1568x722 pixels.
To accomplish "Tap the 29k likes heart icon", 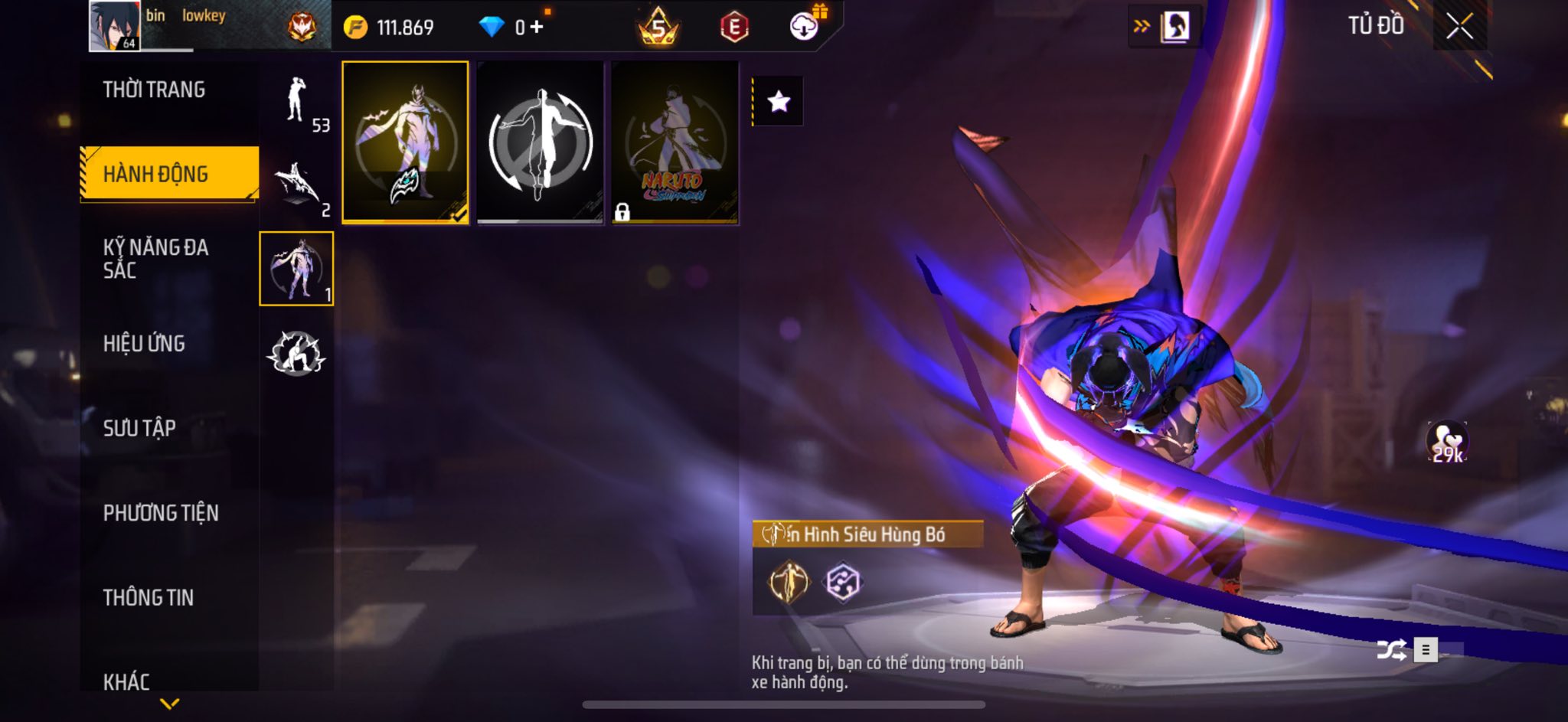I will [x=1446, y=442].
